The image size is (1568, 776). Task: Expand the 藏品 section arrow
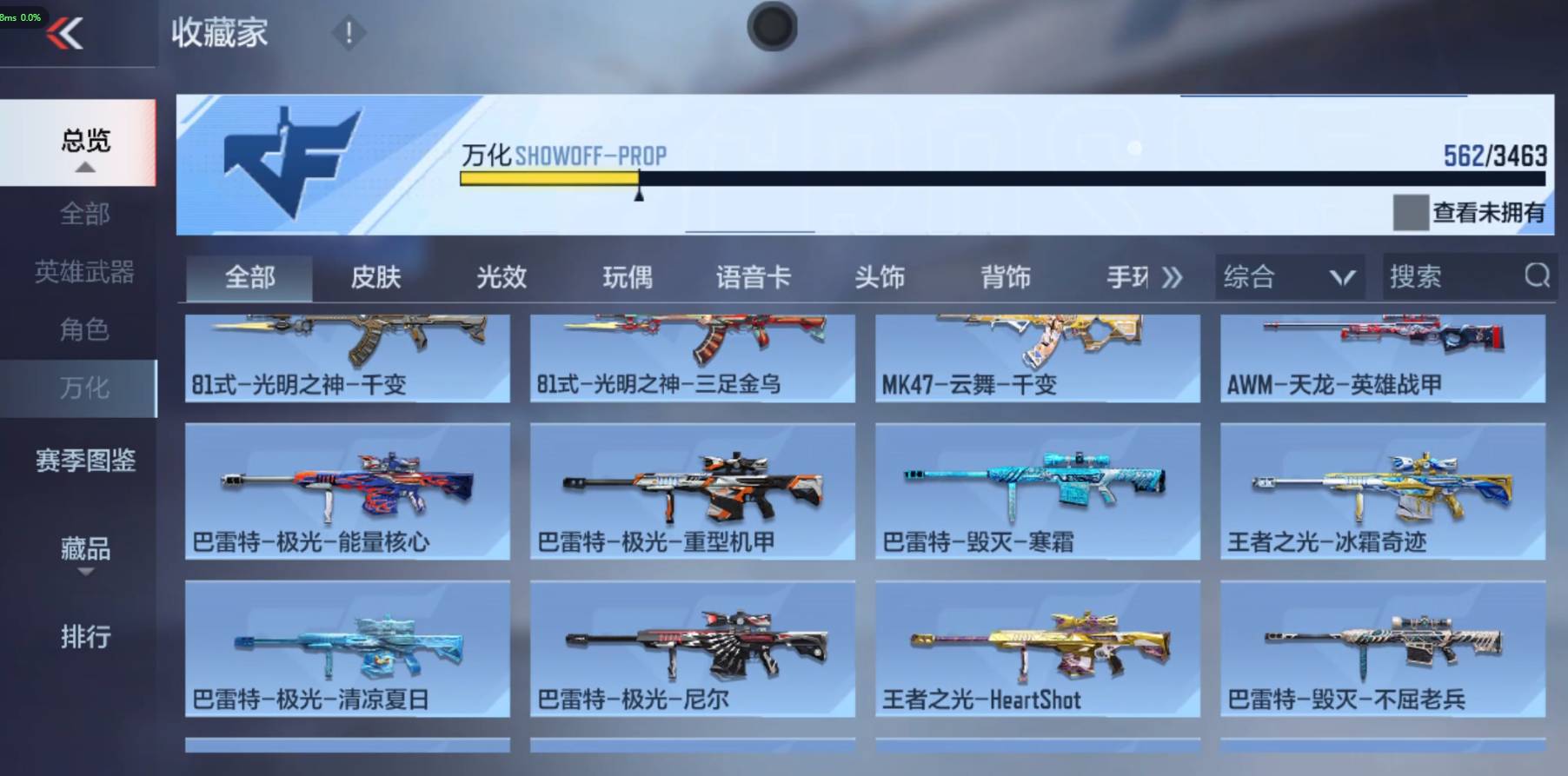point(84,573)
